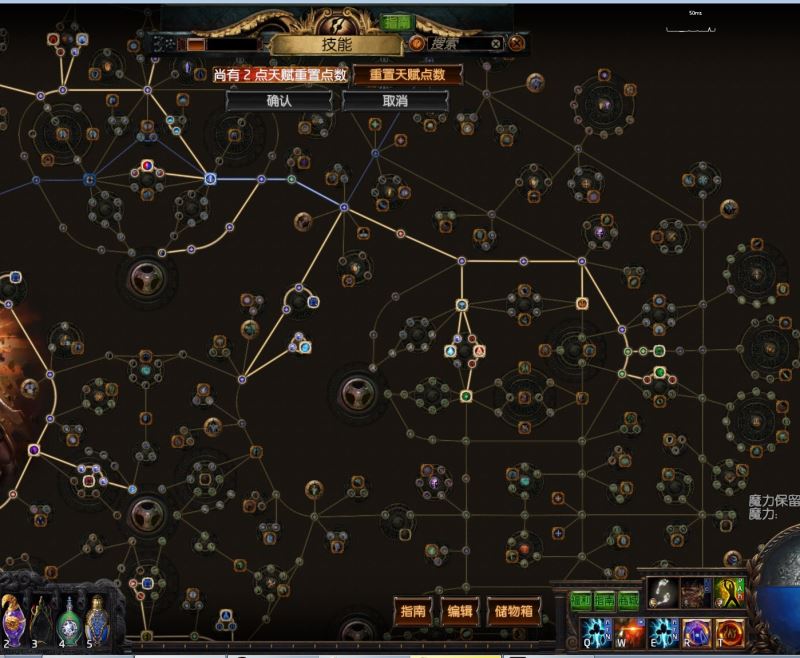This screenshot has width=800, height=658.
Task: Select the green dancing figure skill icon
Action: 728,594
